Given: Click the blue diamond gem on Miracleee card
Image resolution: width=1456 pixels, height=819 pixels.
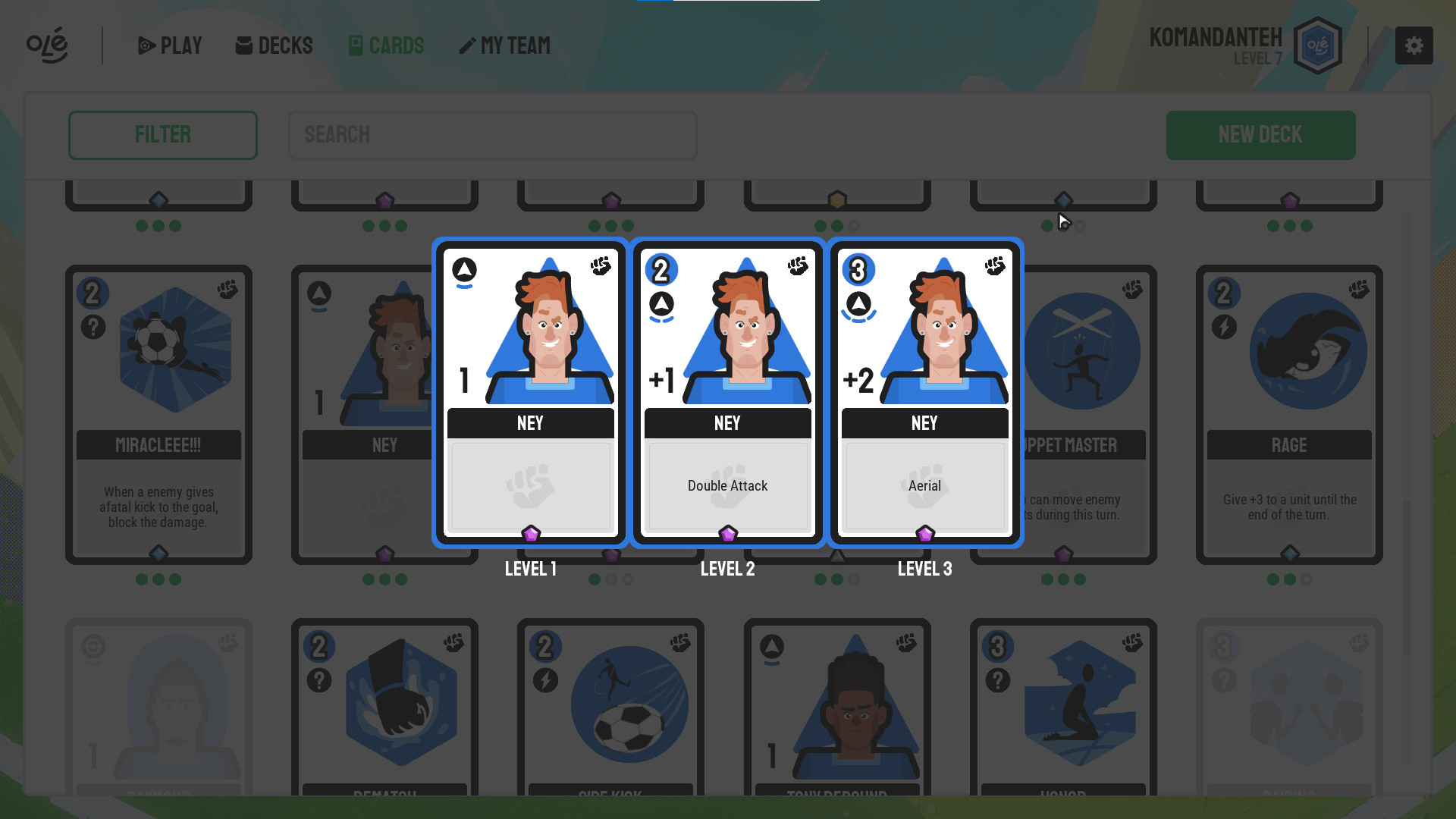Looking at the screenshot, I should click(158, 554).
